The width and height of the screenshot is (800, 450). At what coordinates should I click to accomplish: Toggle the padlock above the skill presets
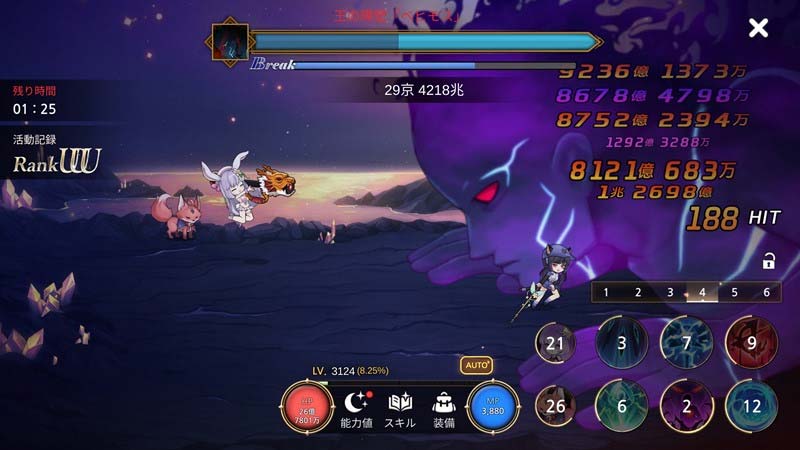tap(769, 262)
